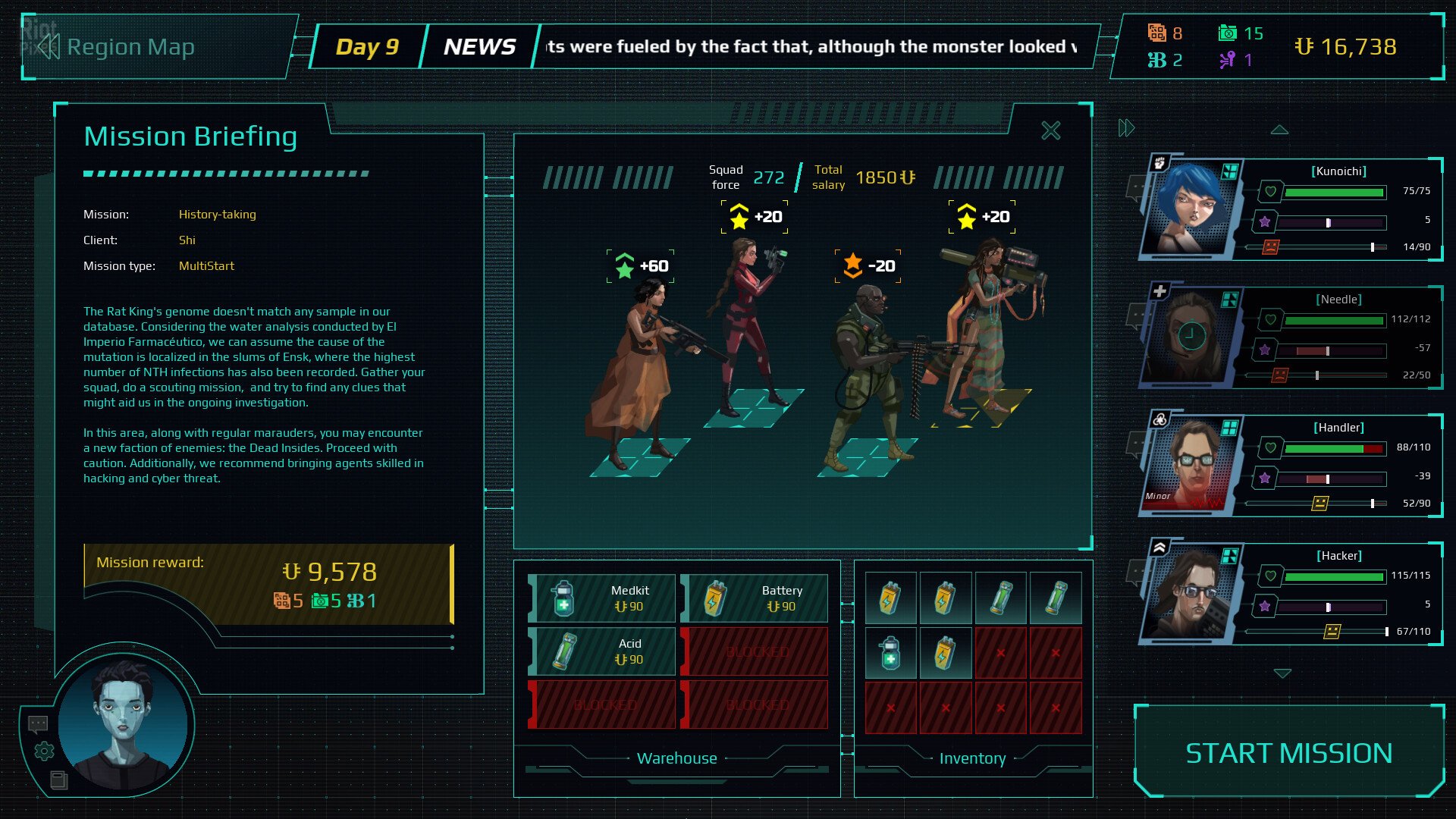Open the chat log icon
1456x819 pixels.
[x=38, y=724]
